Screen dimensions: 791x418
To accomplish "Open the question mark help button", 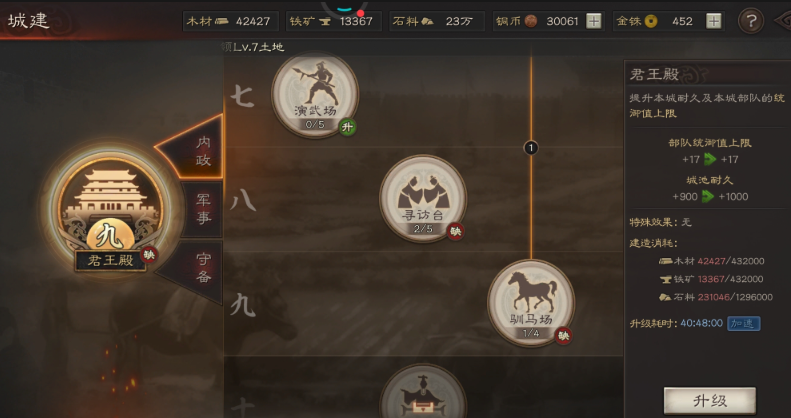I will 751,20.
